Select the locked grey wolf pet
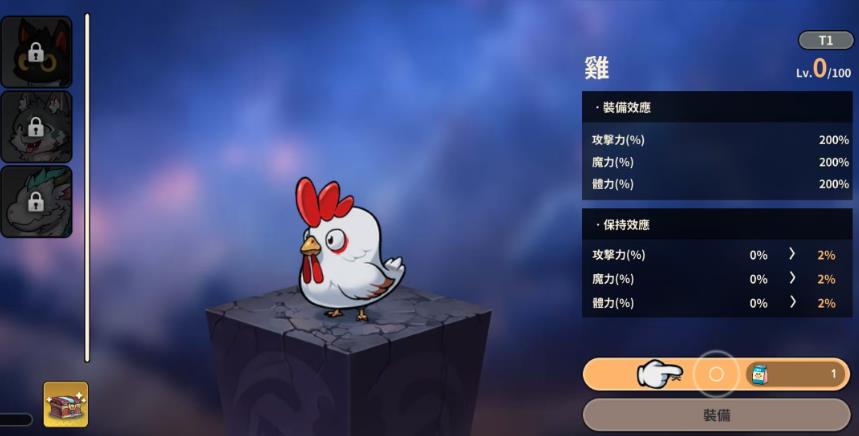Viewport: 859px width, 436px height. point(36,127)
